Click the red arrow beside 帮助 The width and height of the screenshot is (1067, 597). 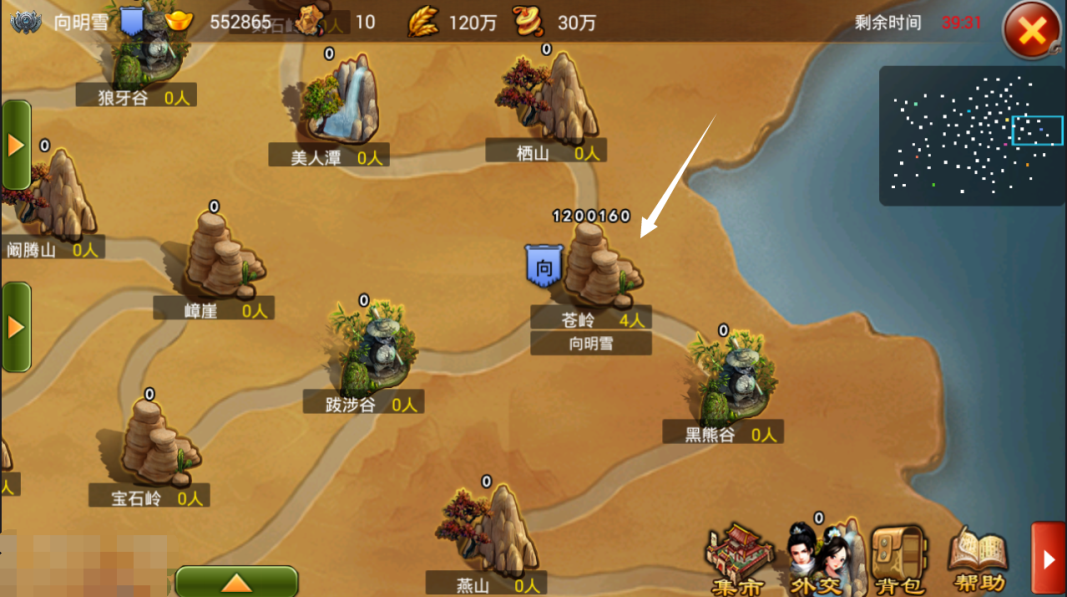[x=1048, y=559]
